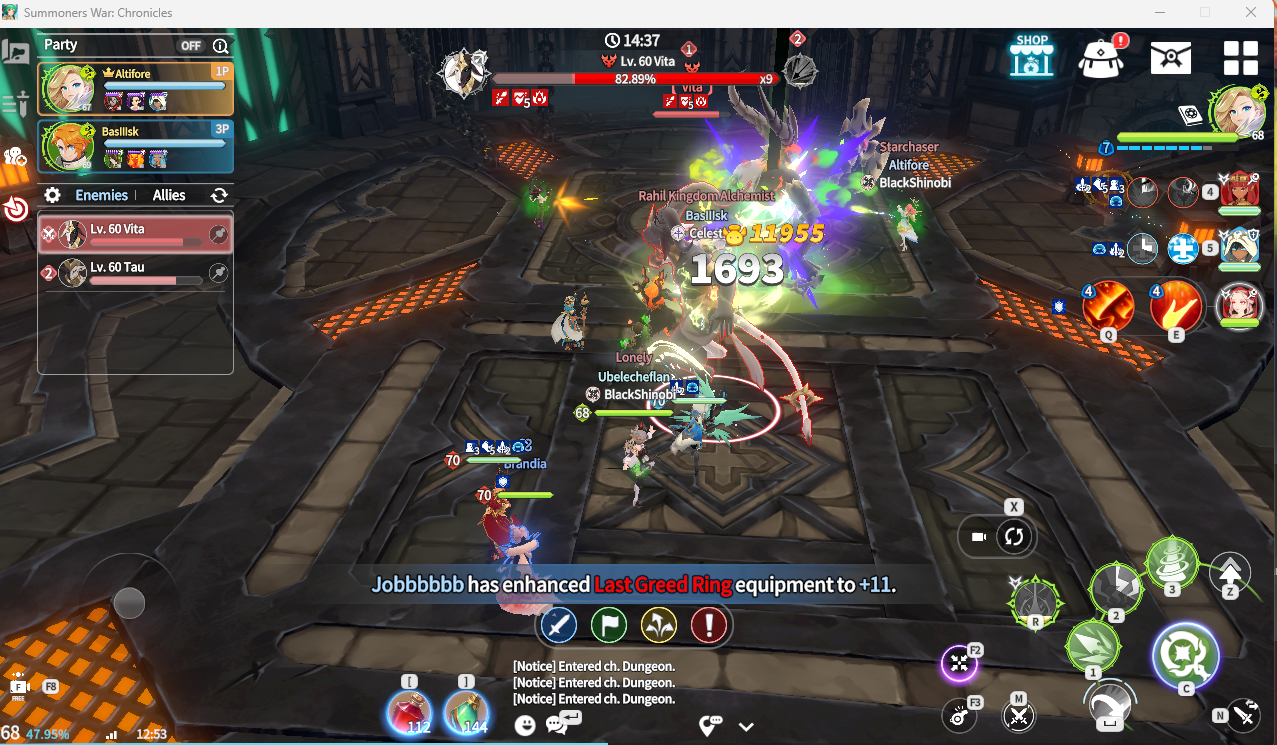1277x745 pixels.
Task: Activate the green tornado skill
Action: point(1172,563)
